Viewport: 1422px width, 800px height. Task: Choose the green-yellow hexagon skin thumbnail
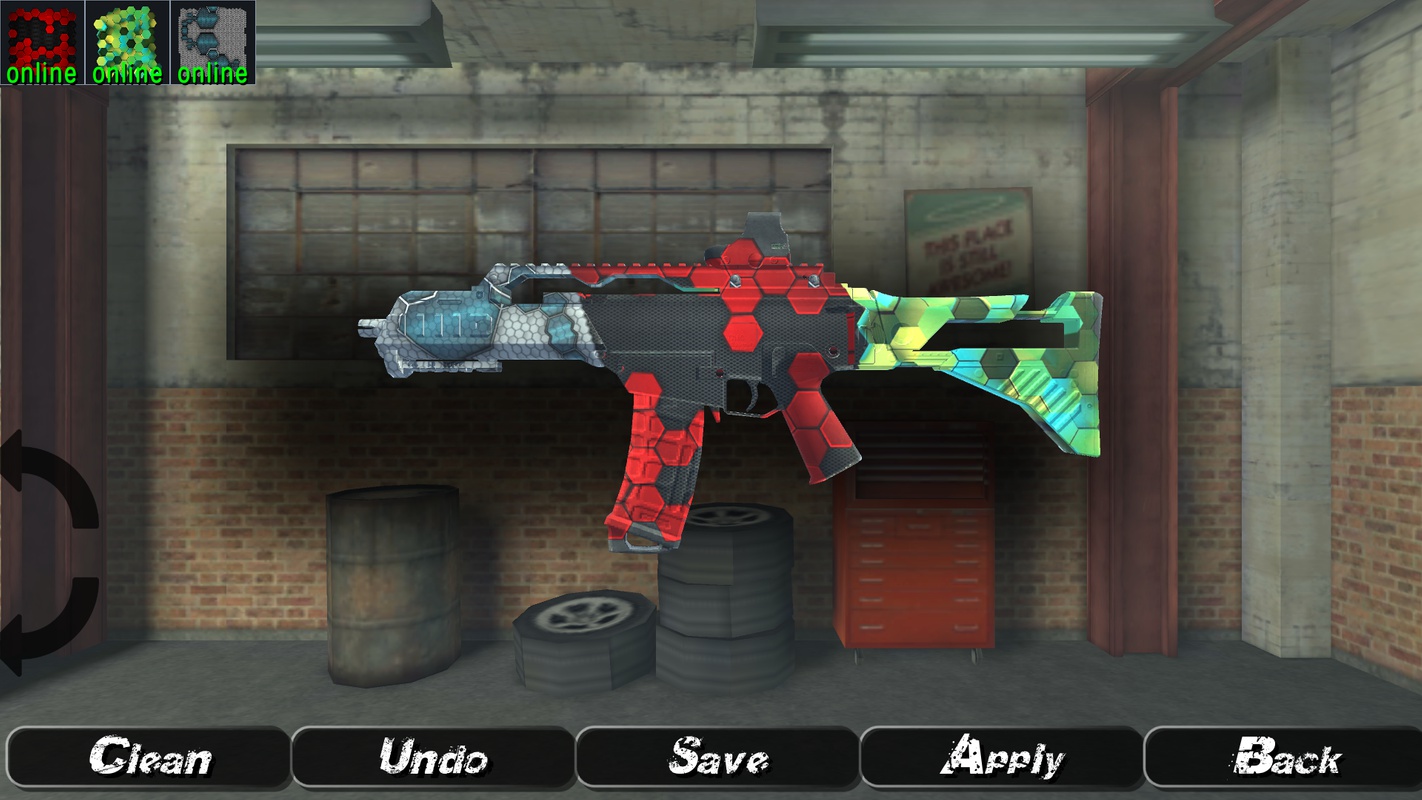127,42
